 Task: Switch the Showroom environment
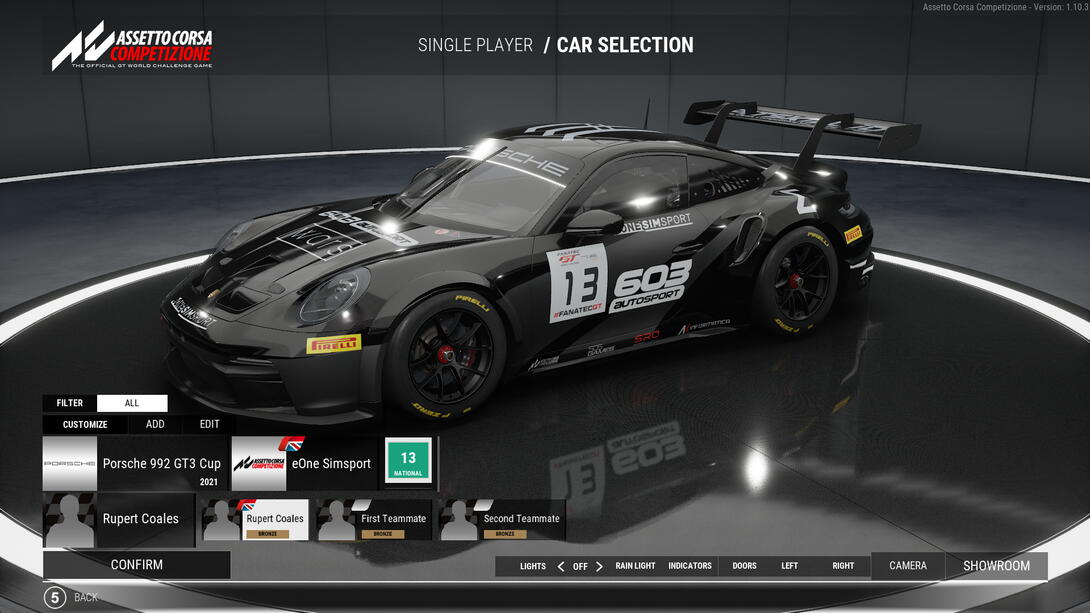996,566
